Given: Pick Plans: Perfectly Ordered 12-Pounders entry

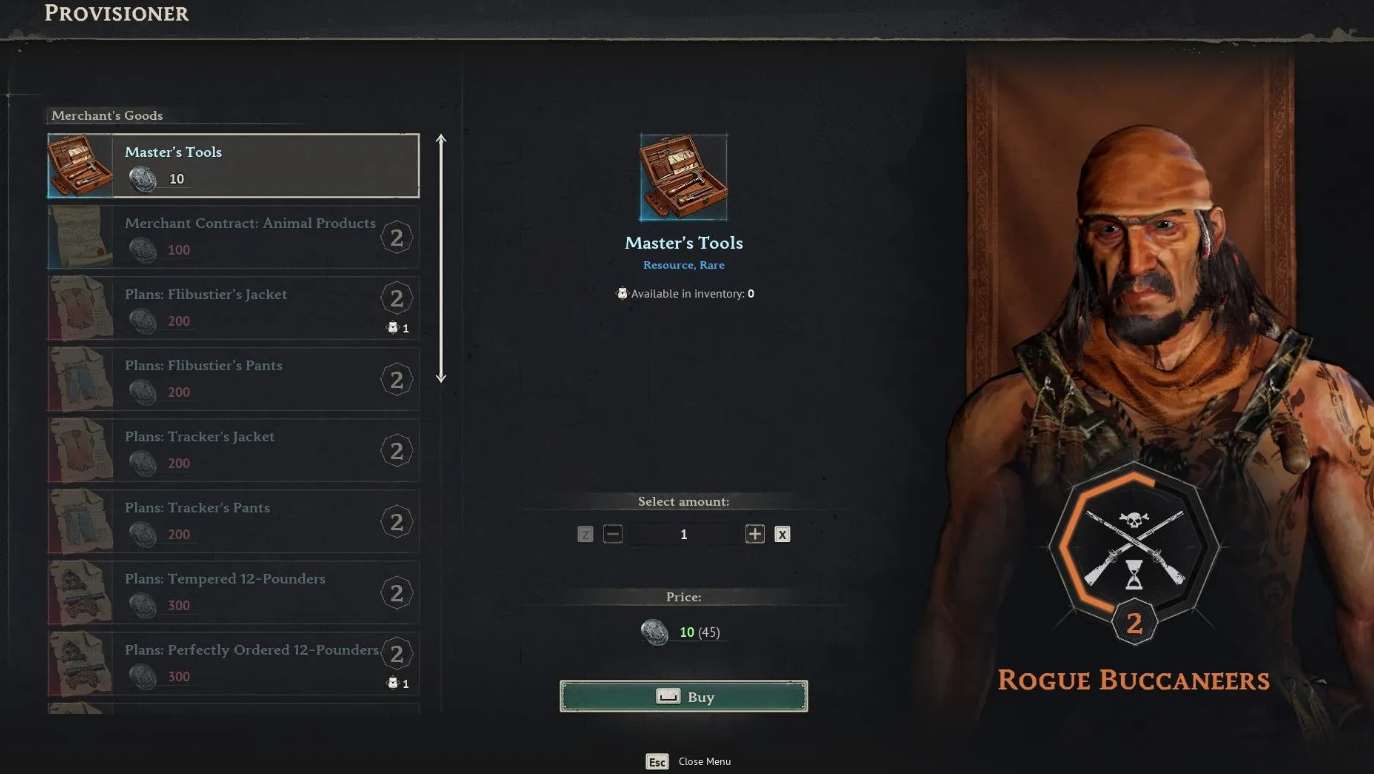Looking at the screenshot, I should point(233,663).
